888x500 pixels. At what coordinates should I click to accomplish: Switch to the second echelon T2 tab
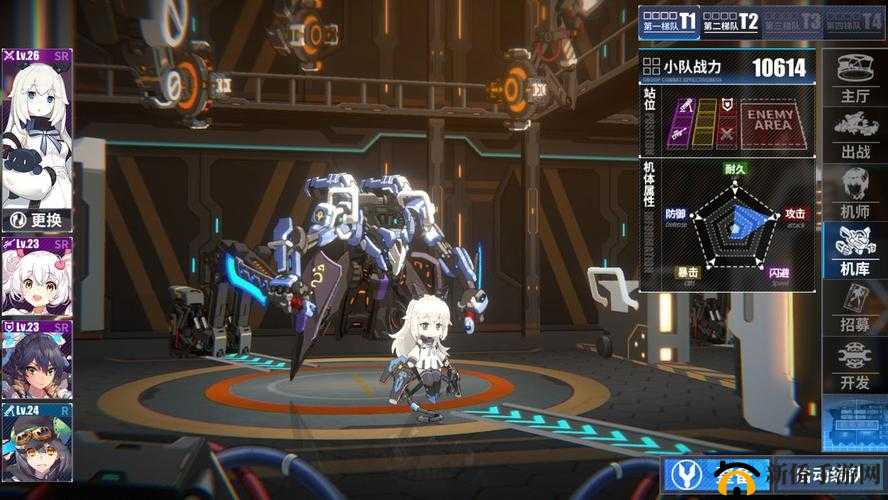(x=730, y=21)
